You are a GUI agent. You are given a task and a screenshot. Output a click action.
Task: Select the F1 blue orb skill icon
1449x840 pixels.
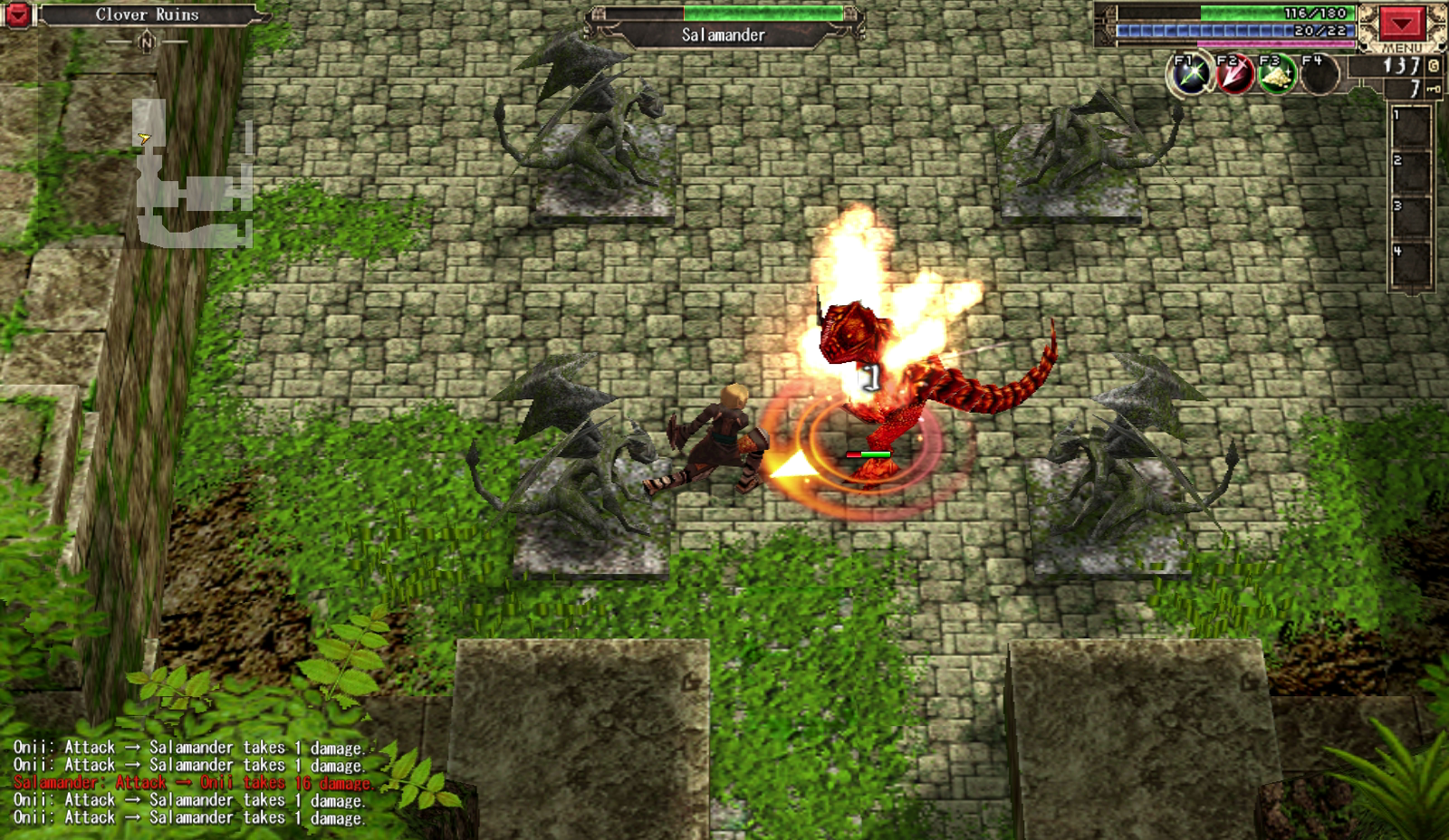pyautogui.click(x=1187, y=73)
